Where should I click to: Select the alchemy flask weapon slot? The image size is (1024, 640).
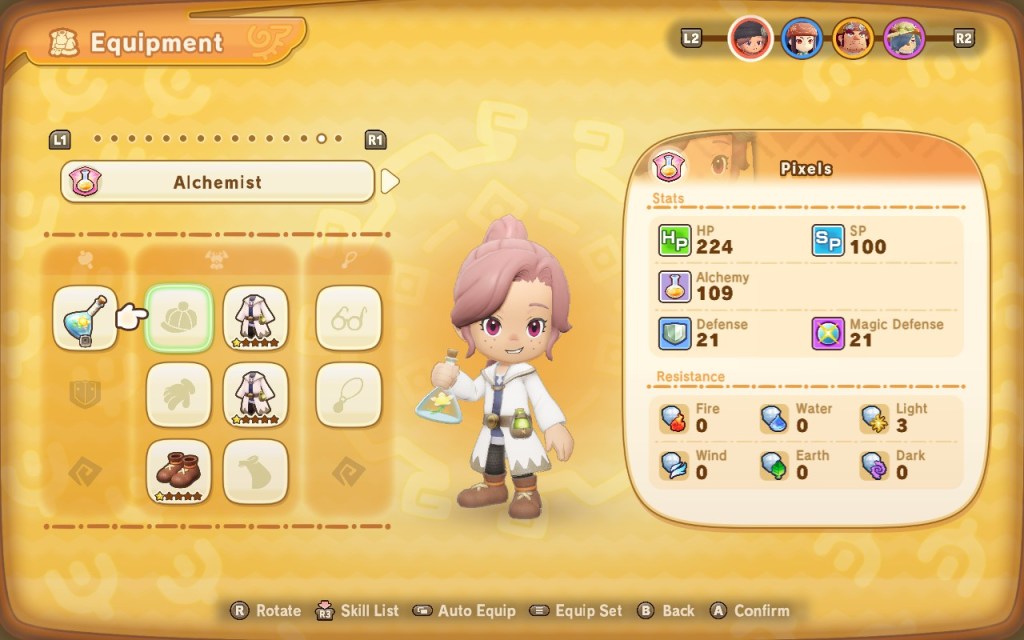pos(85,318)
